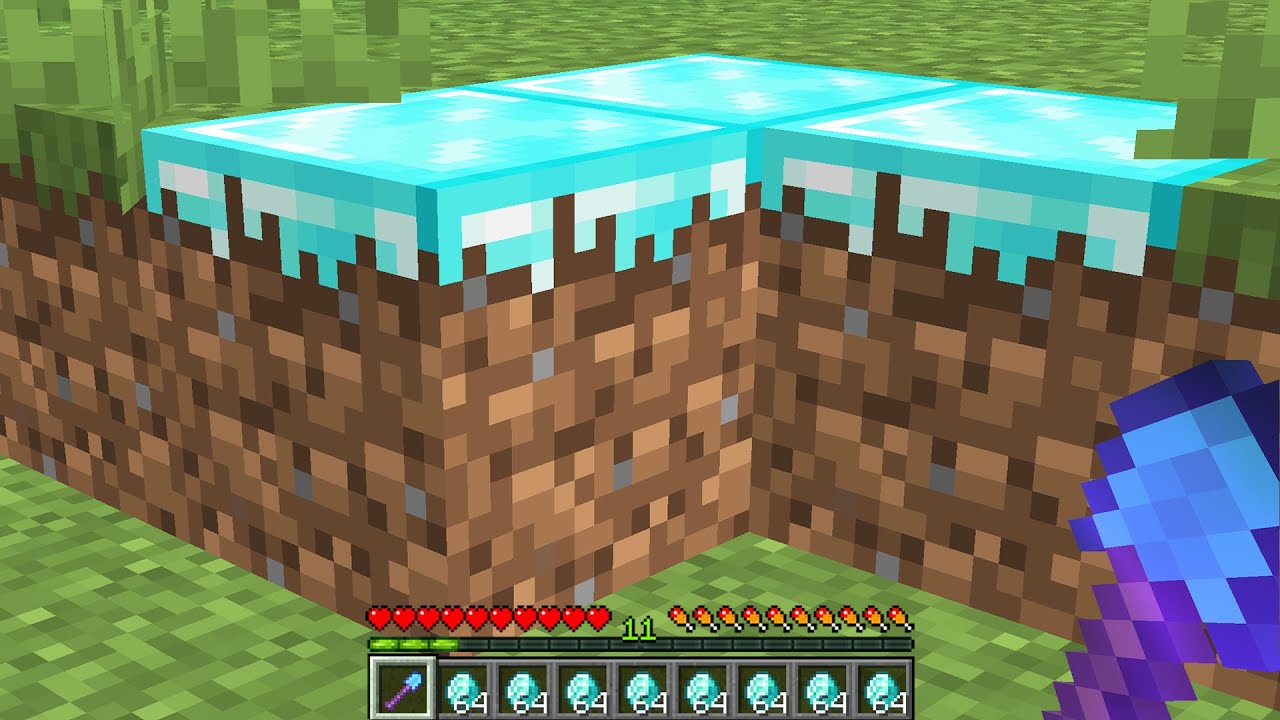This screenshot has width=1280, height=720.
Task: Select the diamond stack in hotbar slot three
Action: tap(524, 690)
